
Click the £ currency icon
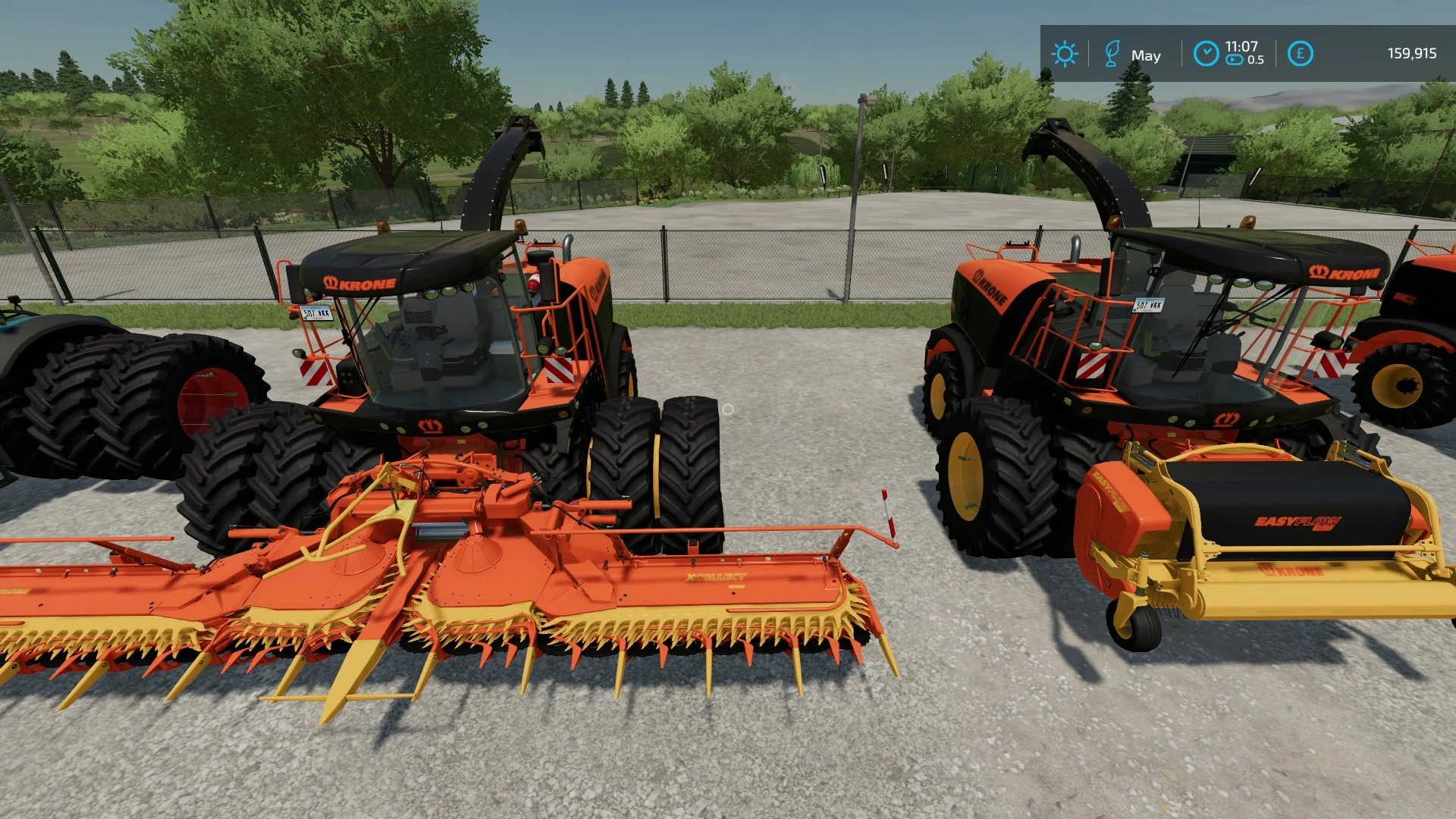[1300, 53]
